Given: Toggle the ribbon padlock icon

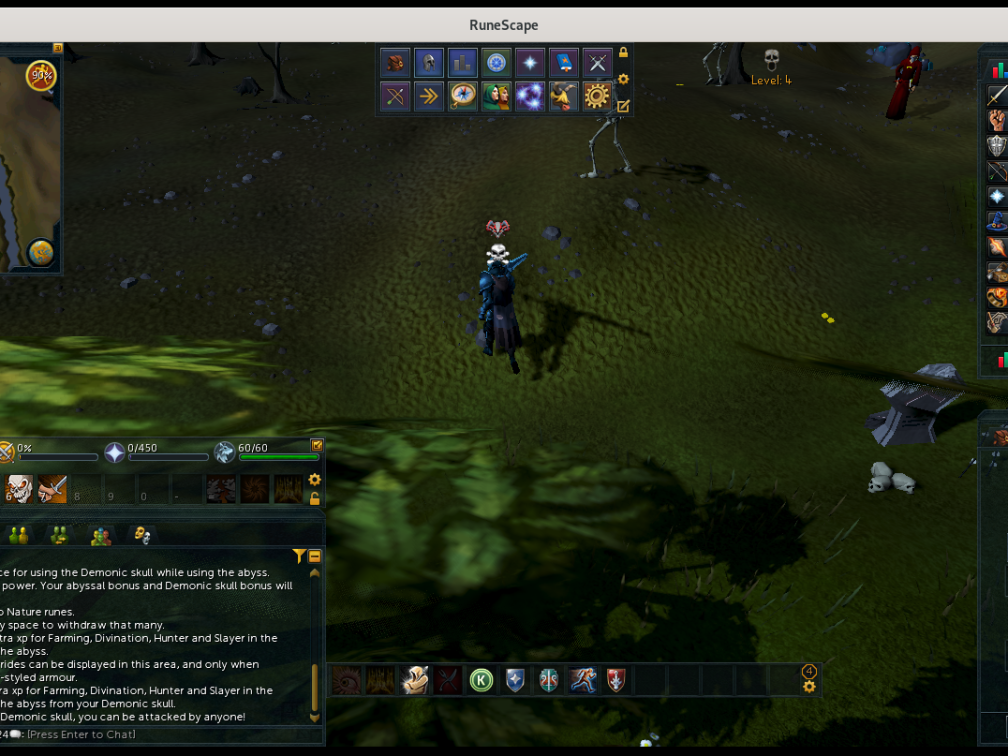Looking at the screenshot, I should [623, 53].
